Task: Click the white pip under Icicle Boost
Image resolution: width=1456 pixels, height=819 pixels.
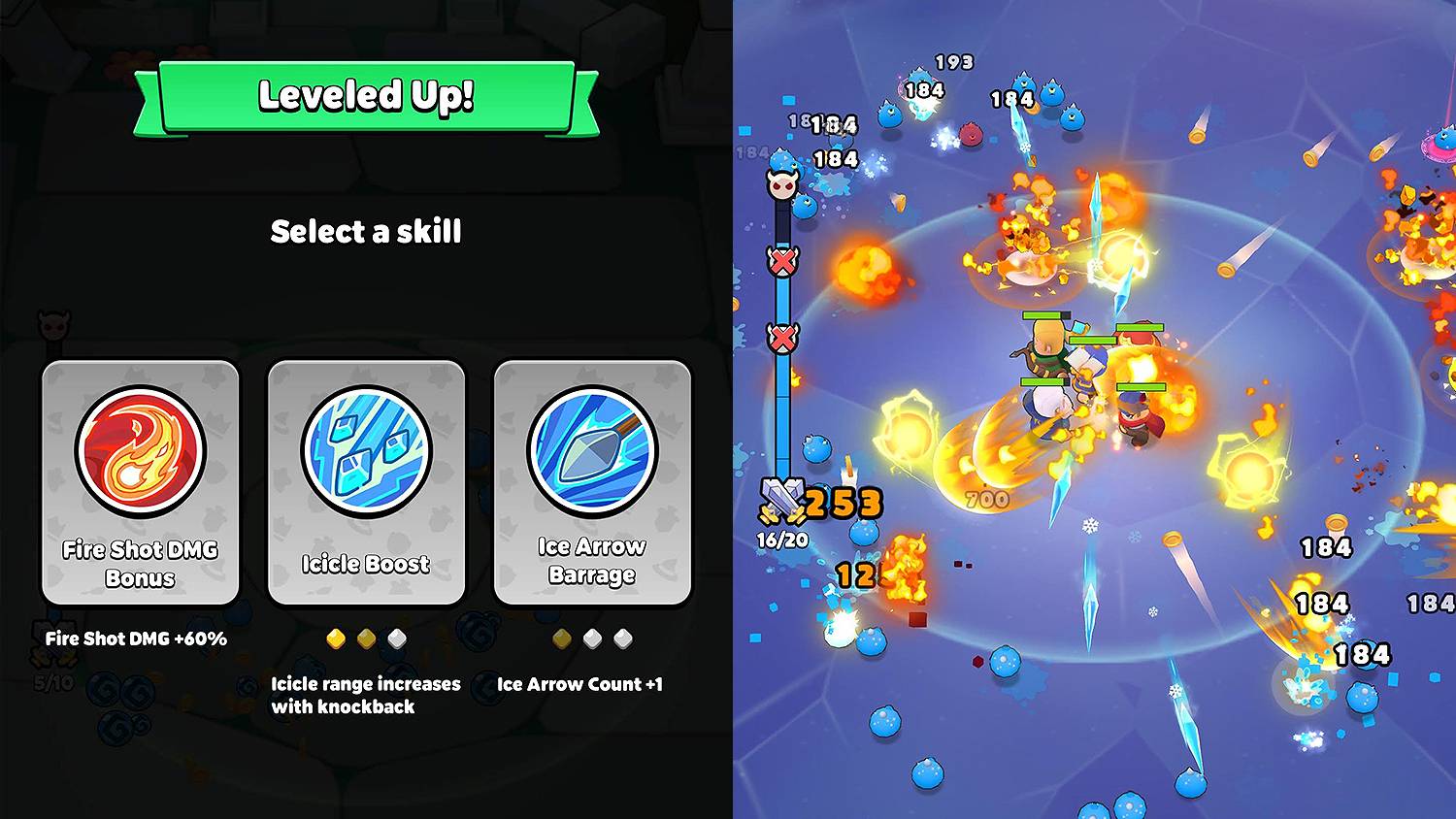Action: coord(395,639)
